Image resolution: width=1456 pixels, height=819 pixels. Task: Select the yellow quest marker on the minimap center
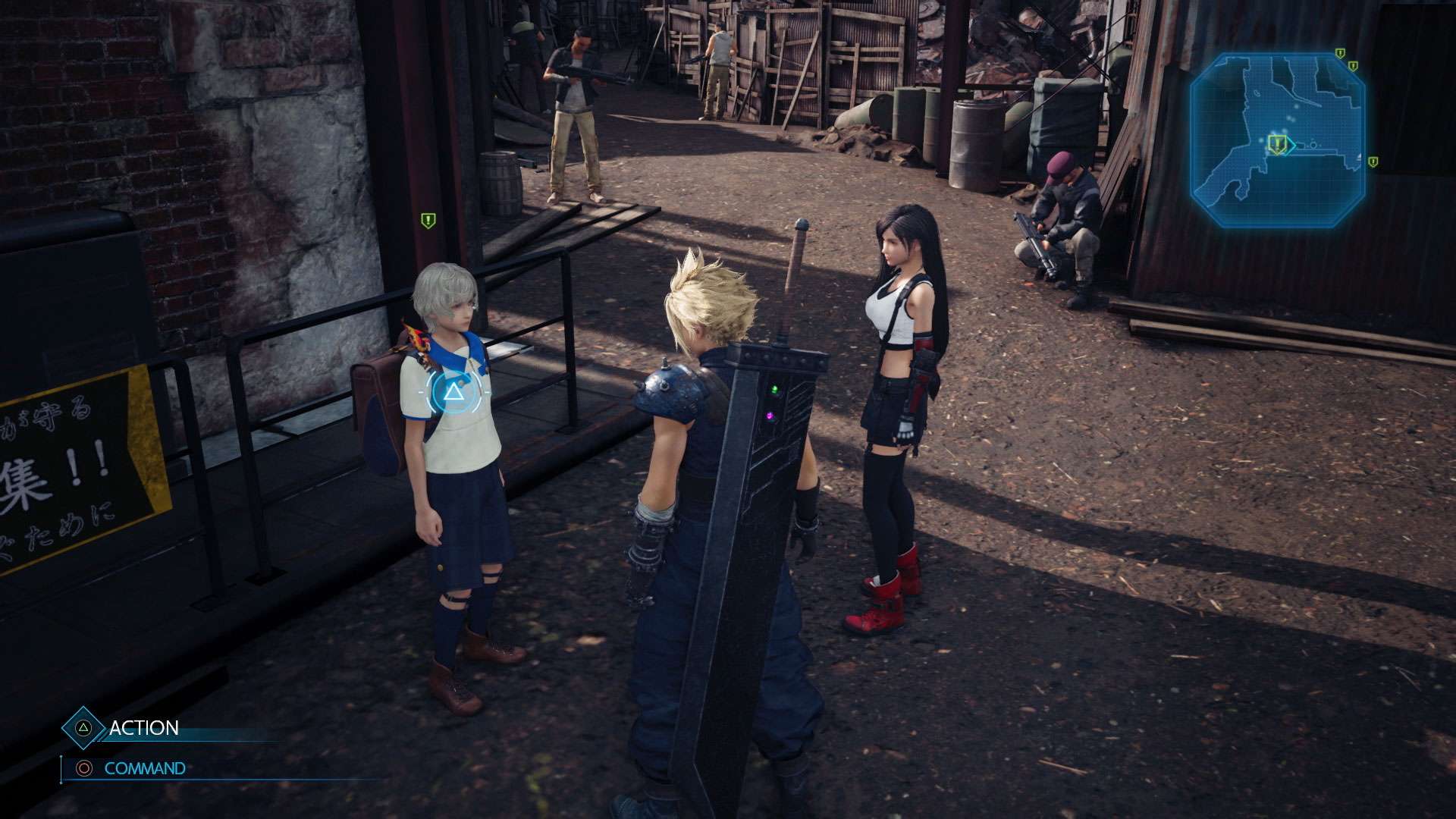tap(1277, 144)
